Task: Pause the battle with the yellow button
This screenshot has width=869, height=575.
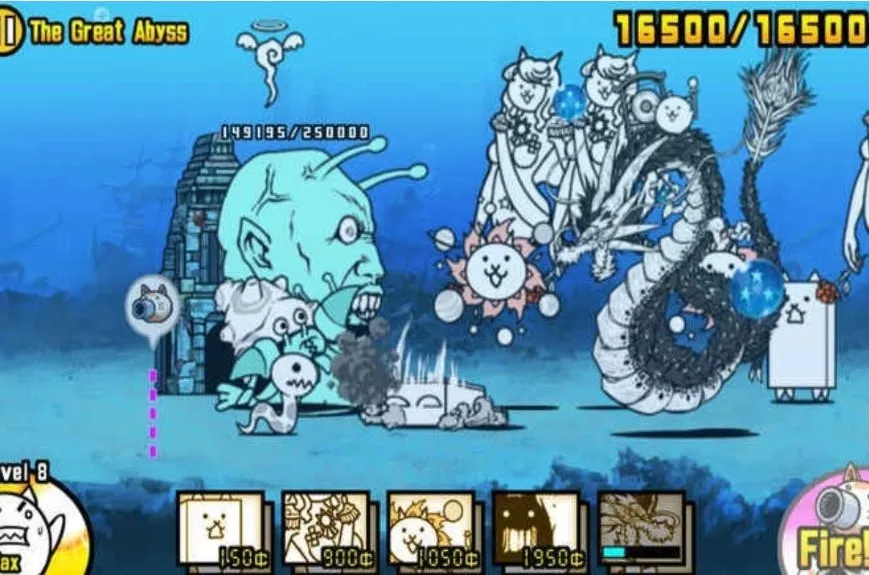Action: coord(8,32)
